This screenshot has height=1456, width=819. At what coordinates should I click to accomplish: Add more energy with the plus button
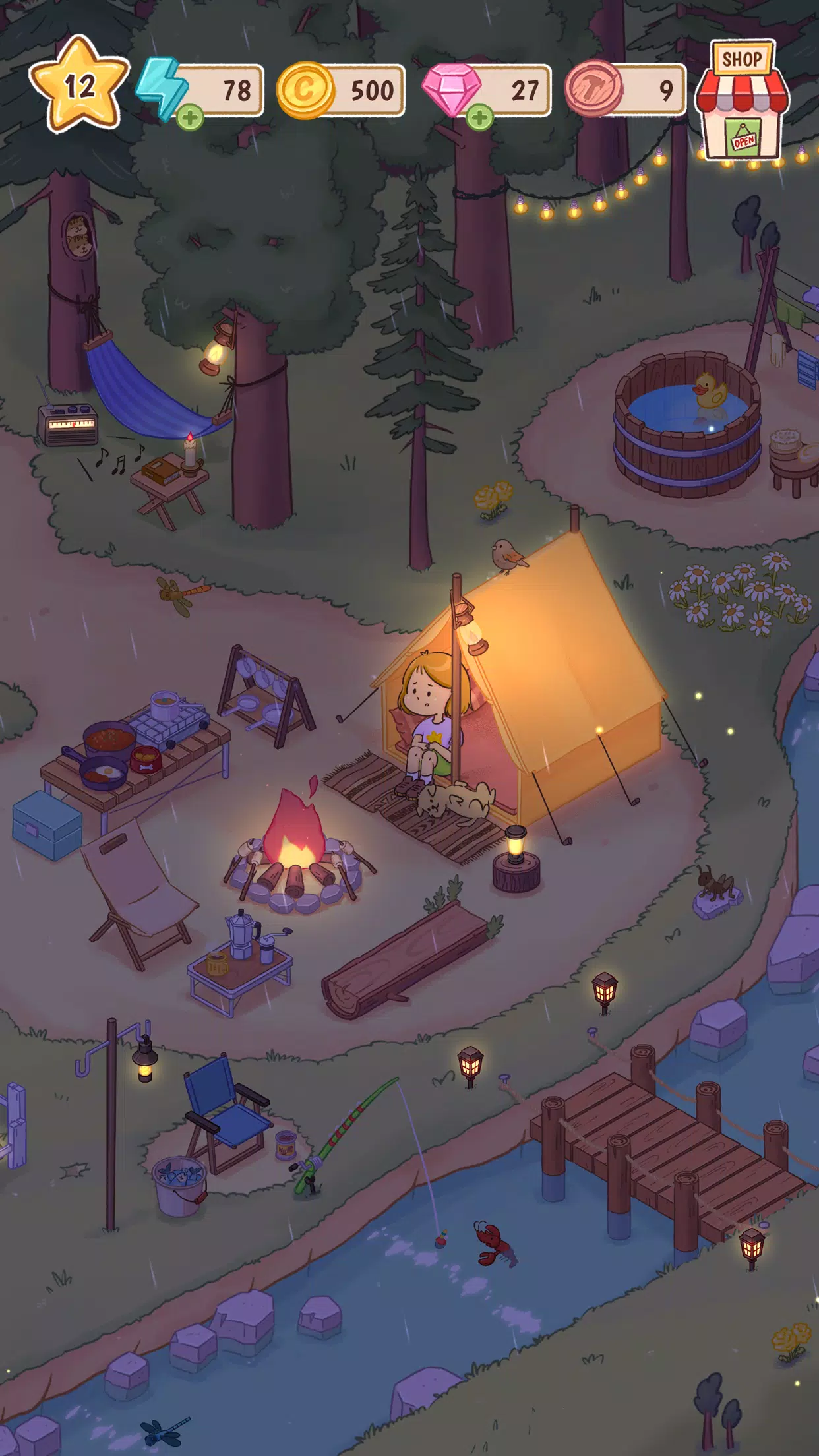pyautogui.click(x=190, y=118)
